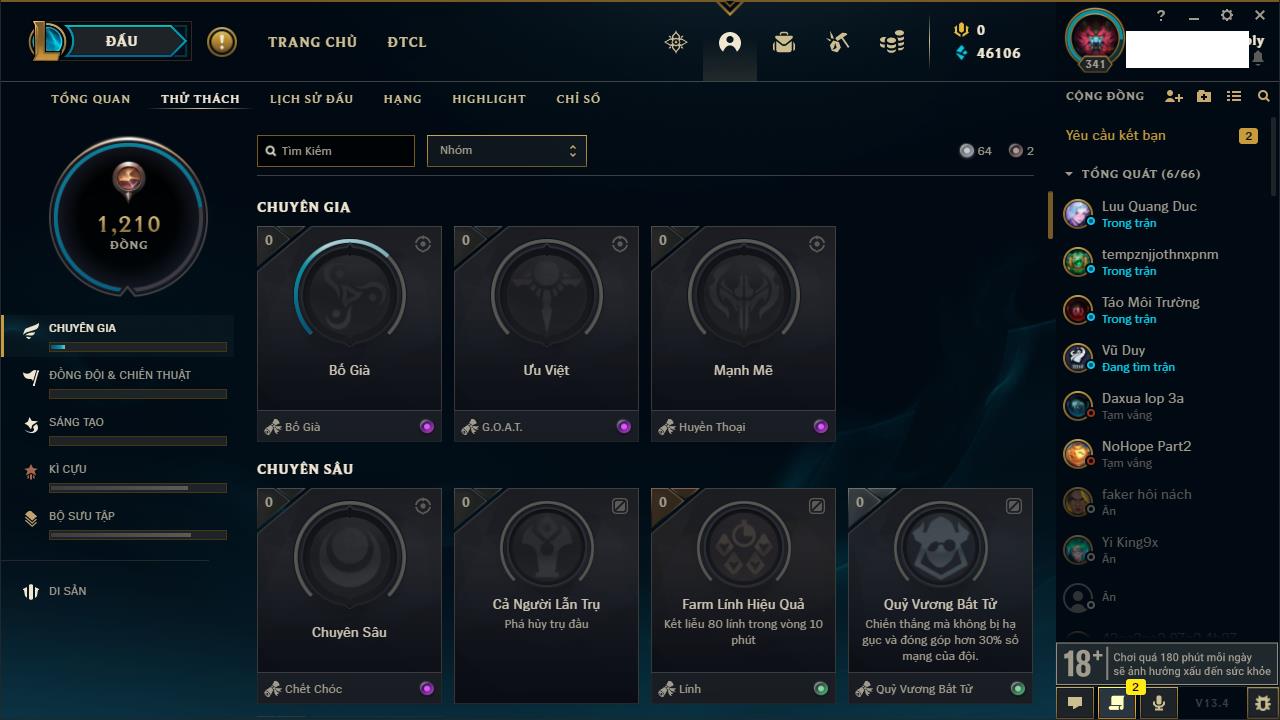Viewport: 1280px width, 720px height.
Task: Close the client window
Action: click(x=1260, y=16)
